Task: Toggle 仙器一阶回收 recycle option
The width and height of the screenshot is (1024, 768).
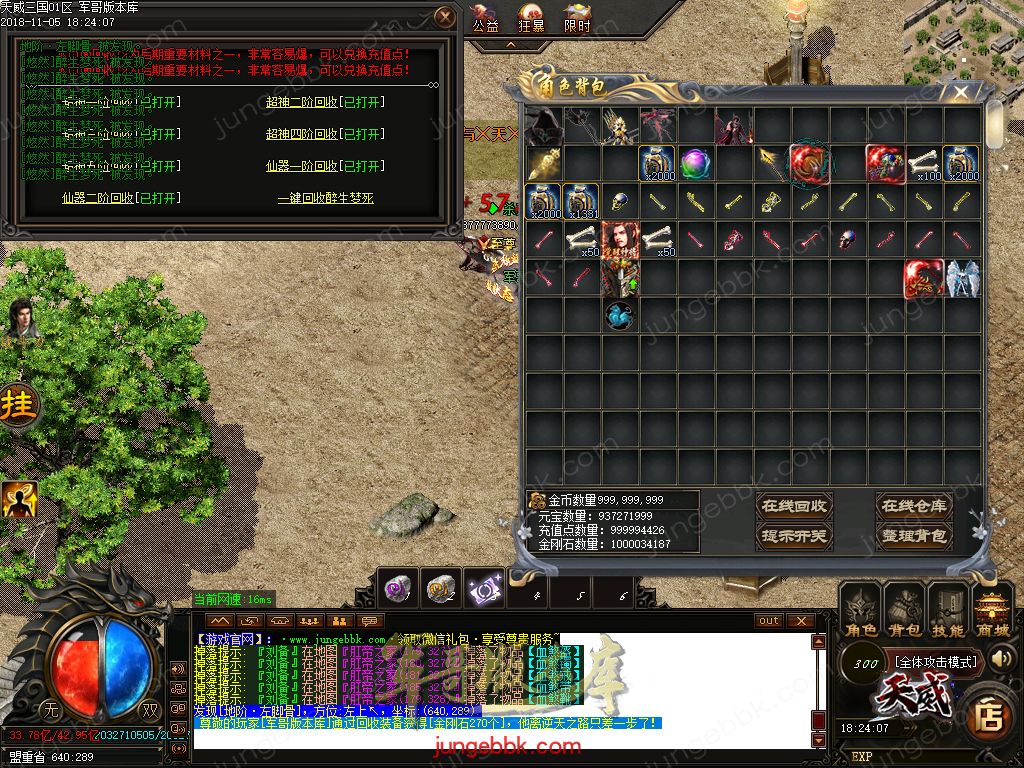Action: click(325, 166)
